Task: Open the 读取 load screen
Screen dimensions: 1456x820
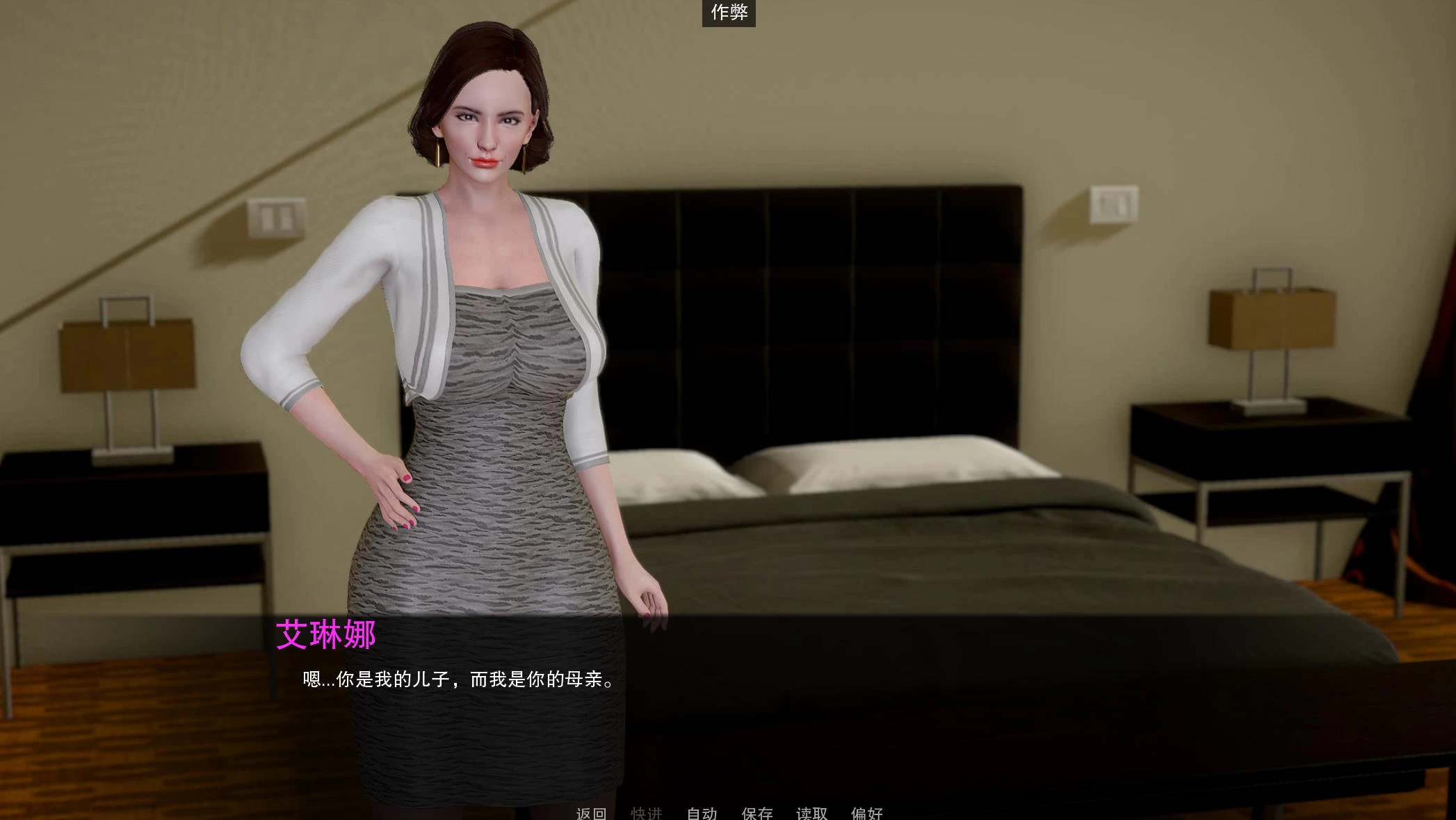Action: pos(811,812)
